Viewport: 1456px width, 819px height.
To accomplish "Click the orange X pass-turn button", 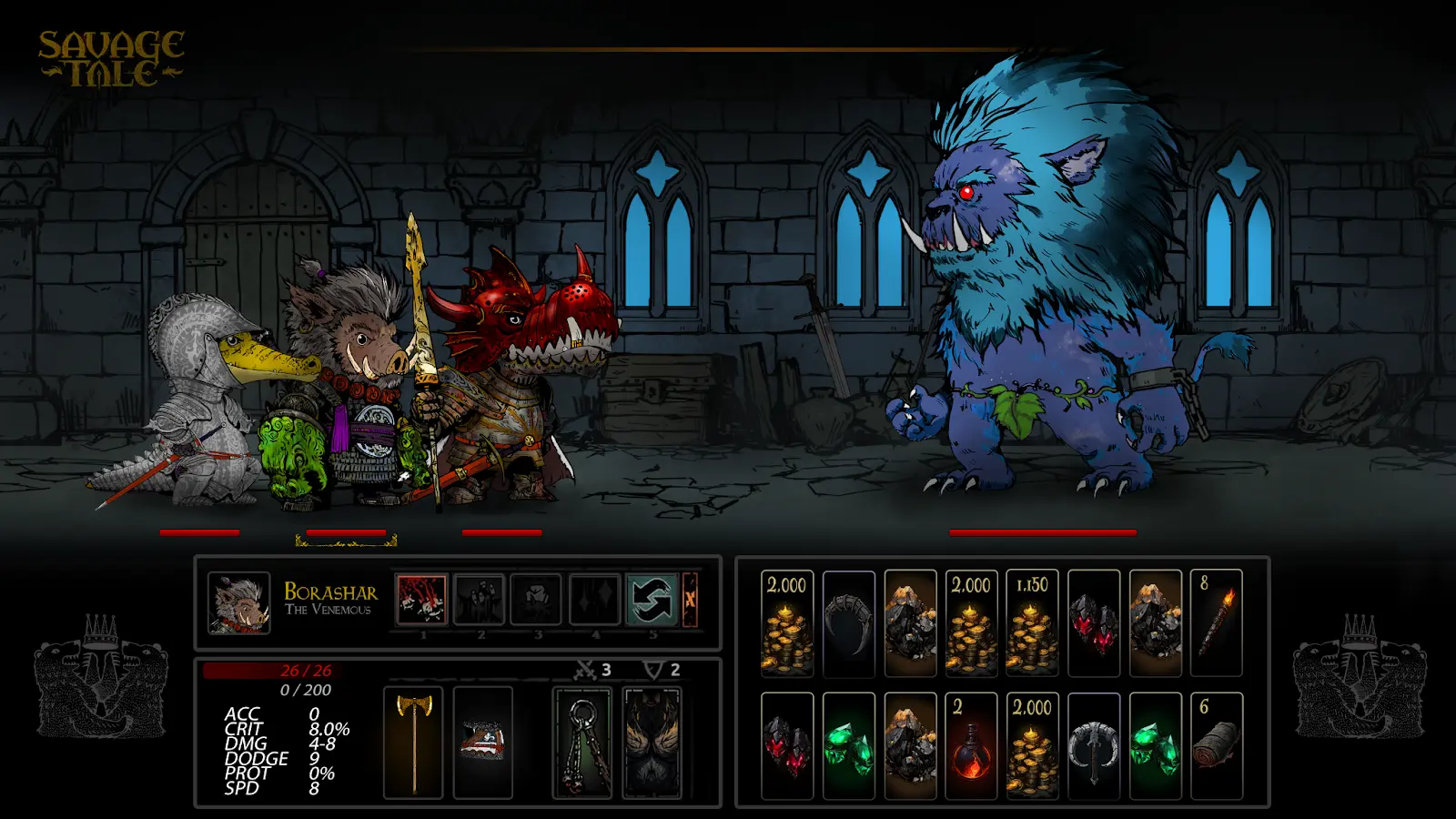I will tap(690, 600).
